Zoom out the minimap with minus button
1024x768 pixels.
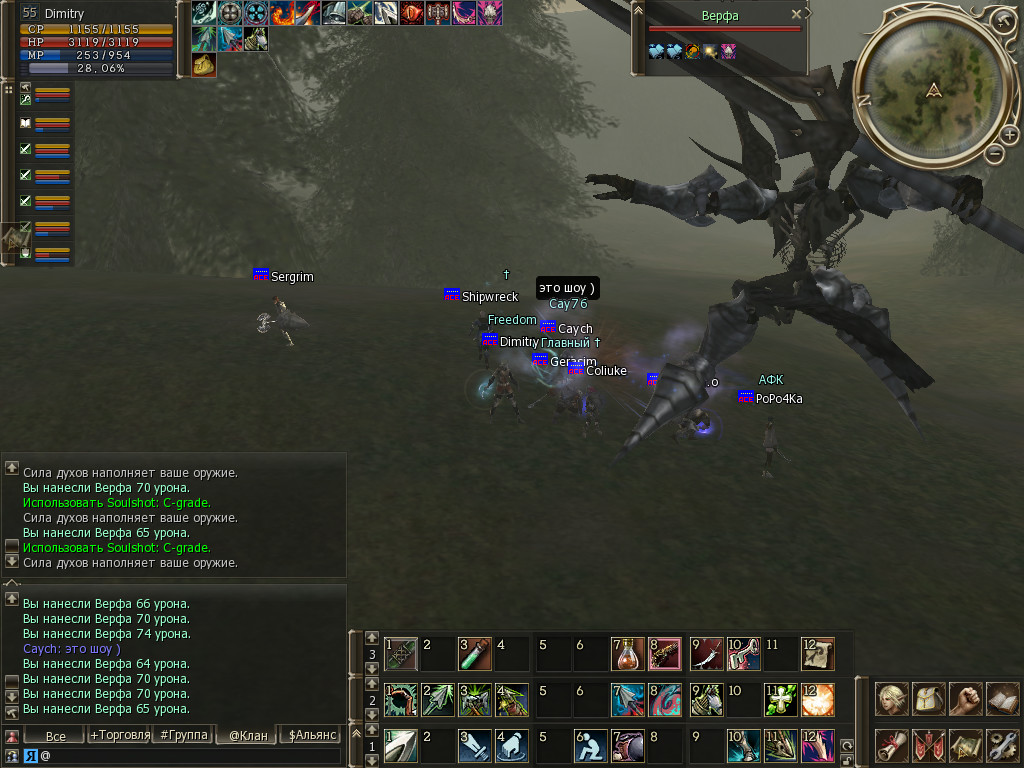[x=994, y=154]
